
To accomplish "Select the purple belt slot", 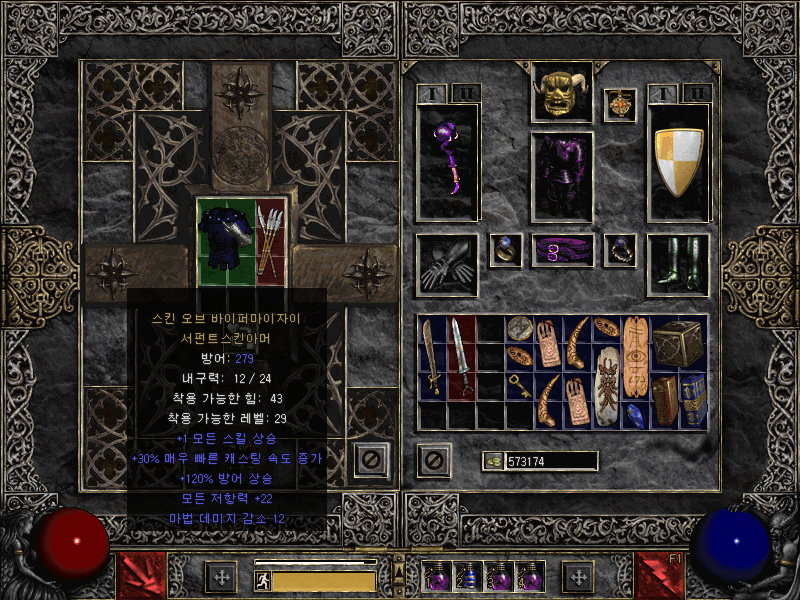I will tap(561, 250).
